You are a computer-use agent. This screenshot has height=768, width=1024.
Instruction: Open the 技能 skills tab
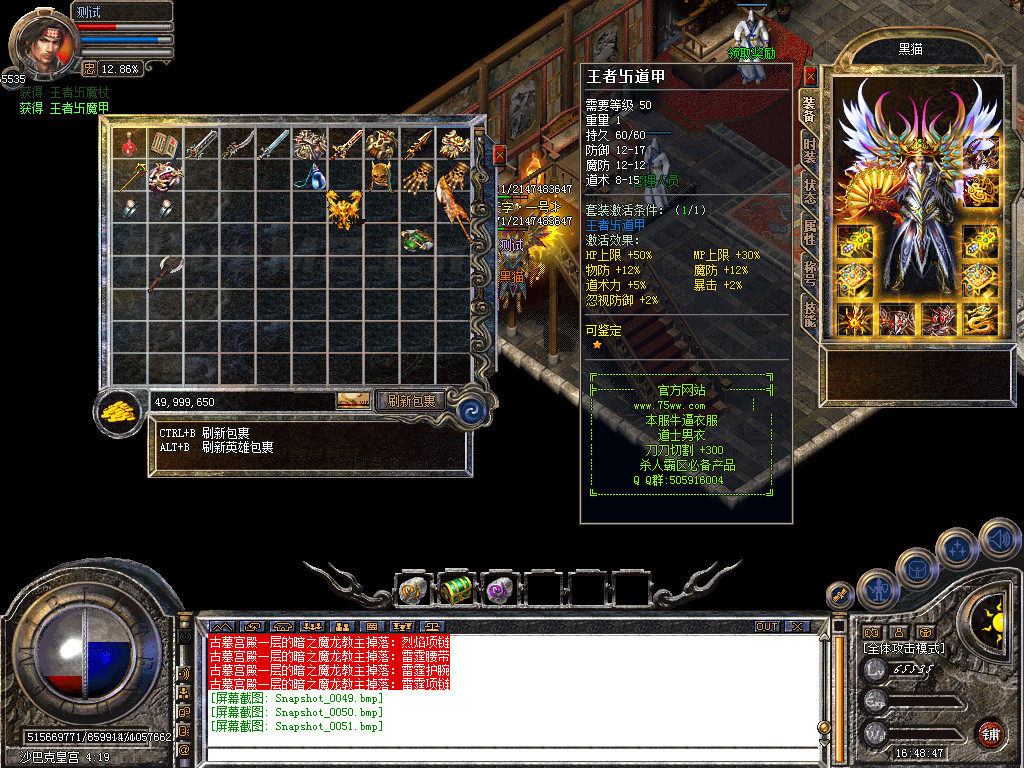809,314
